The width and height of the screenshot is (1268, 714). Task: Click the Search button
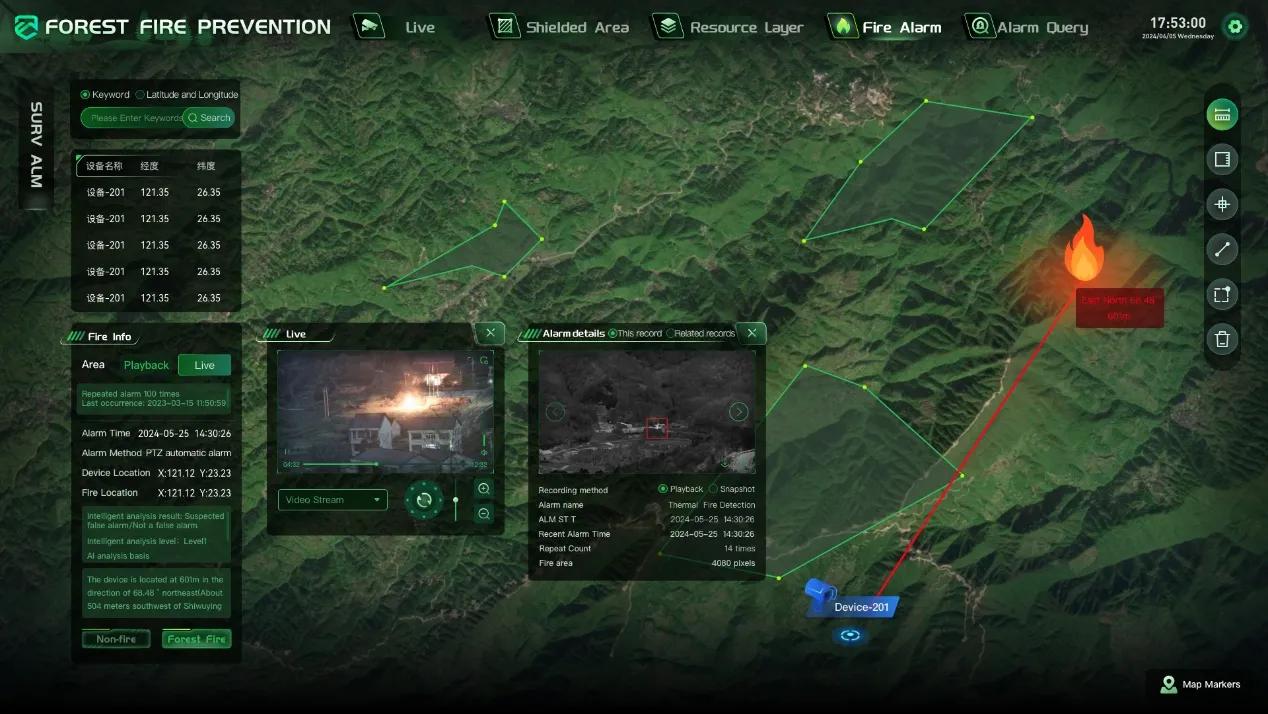209,118
